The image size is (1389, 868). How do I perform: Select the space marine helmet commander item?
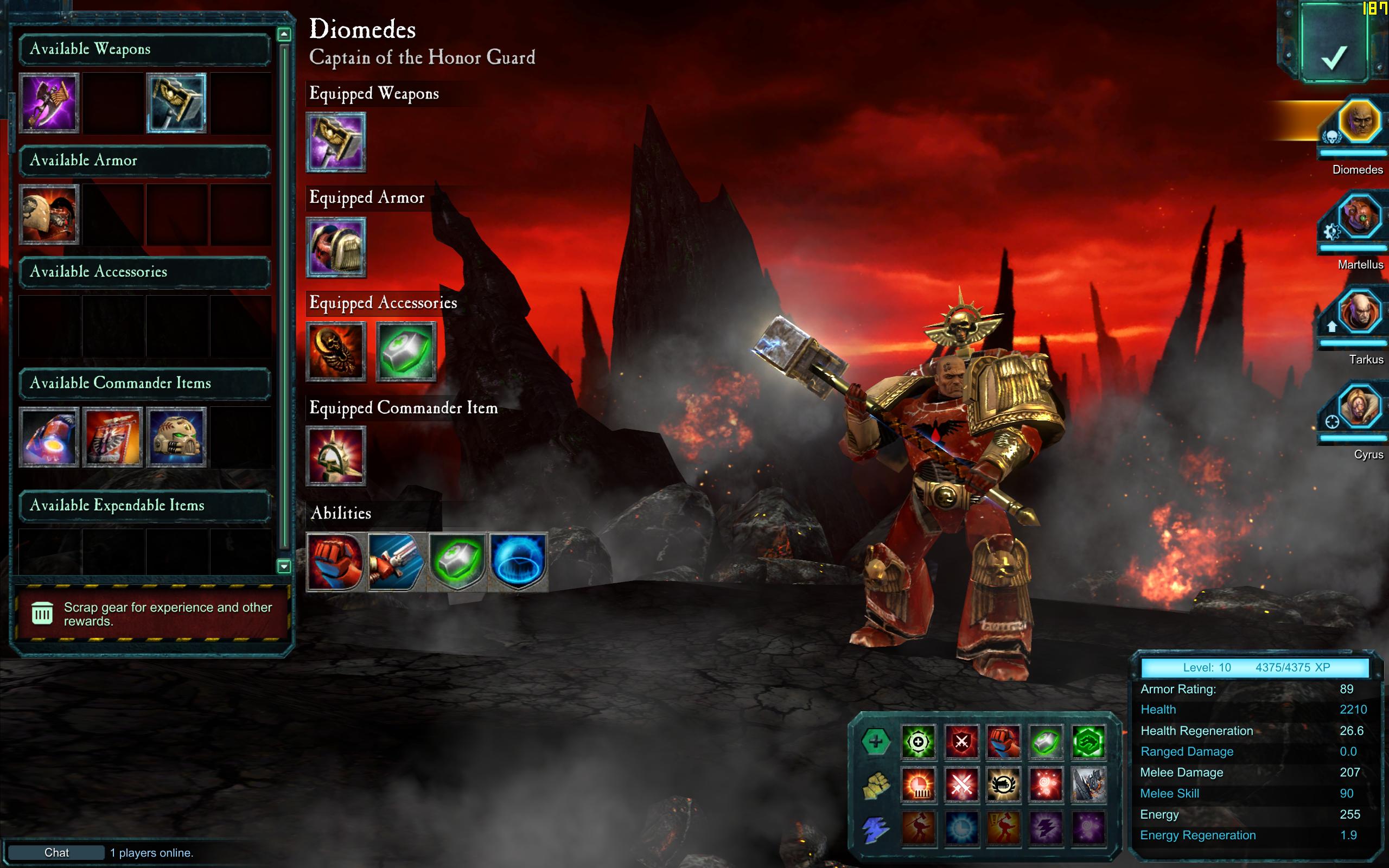pos(176,437)
